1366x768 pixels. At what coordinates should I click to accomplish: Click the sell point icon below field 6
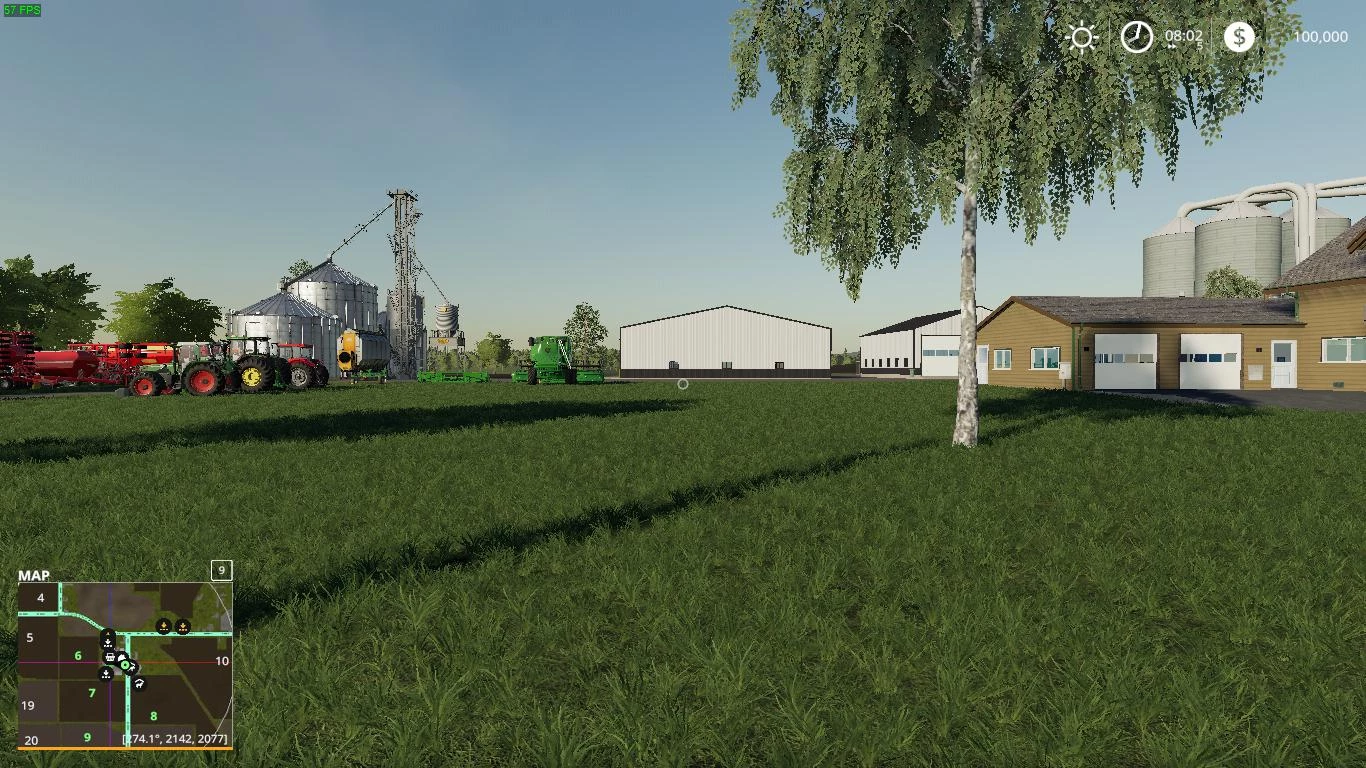pyautogui.click(x=106, y=674)
